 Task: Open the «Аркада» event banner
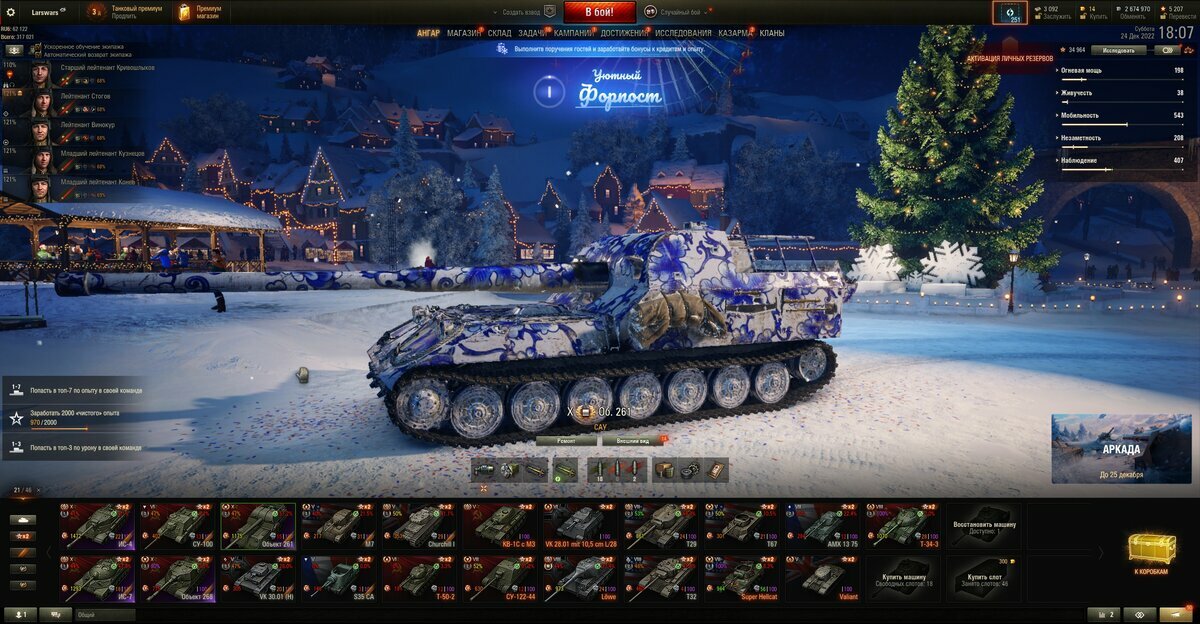[1121, 449]
